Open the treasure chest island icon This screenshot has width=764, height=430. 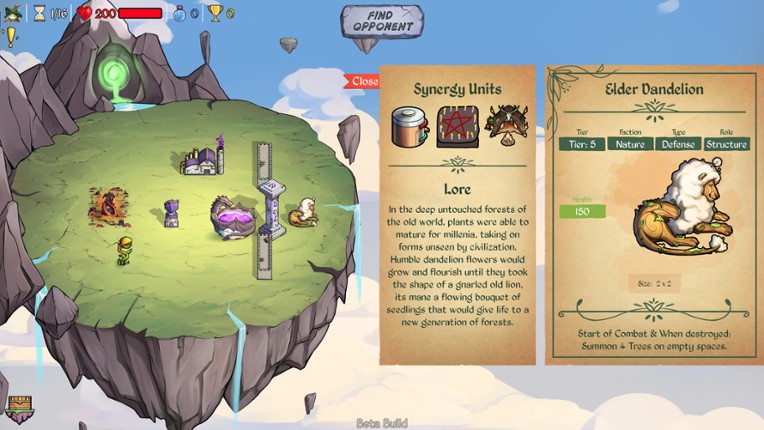tap(20, 408)
